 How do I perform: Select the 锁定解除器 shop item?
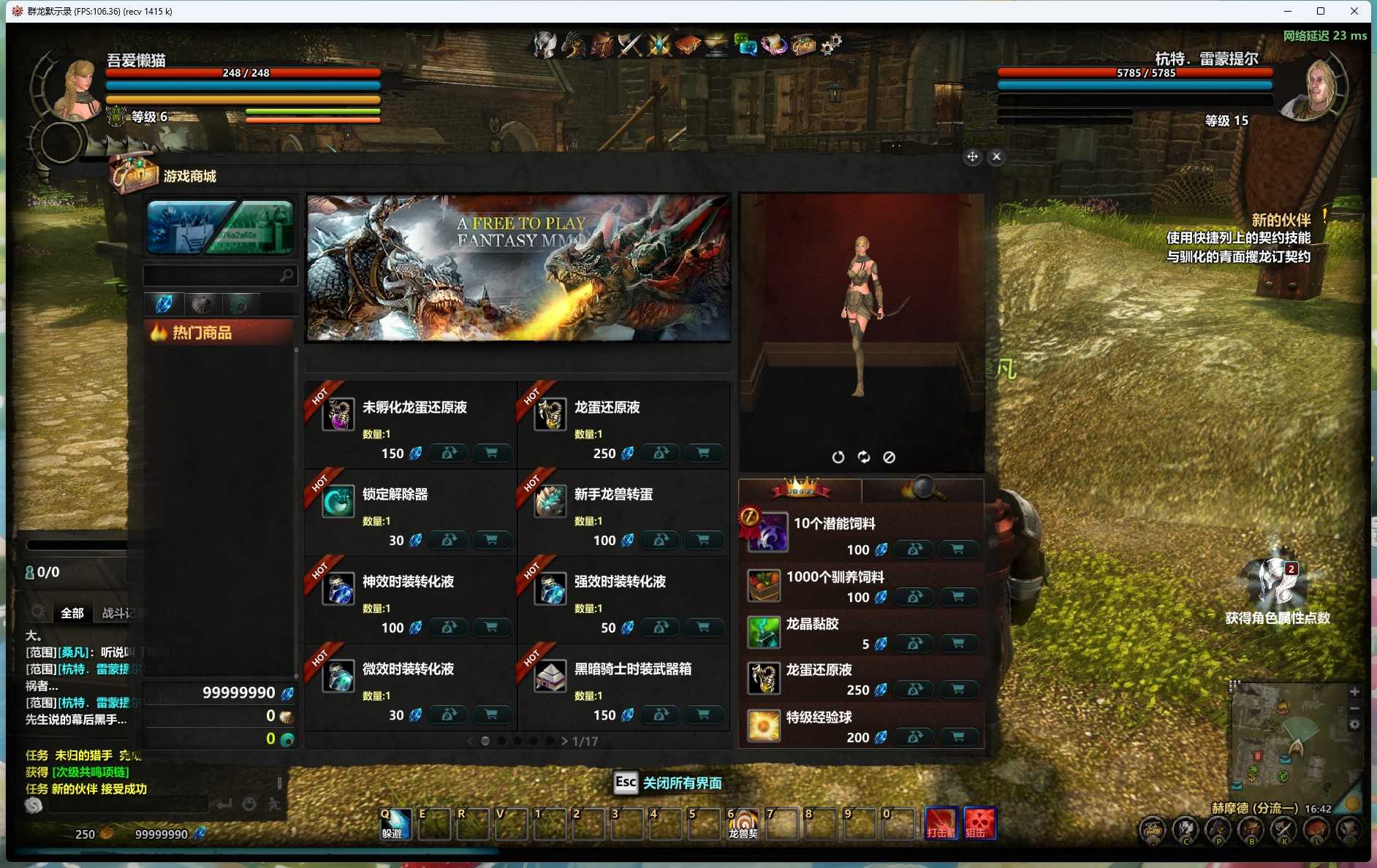pyautogui.click(x=395, y=495)
